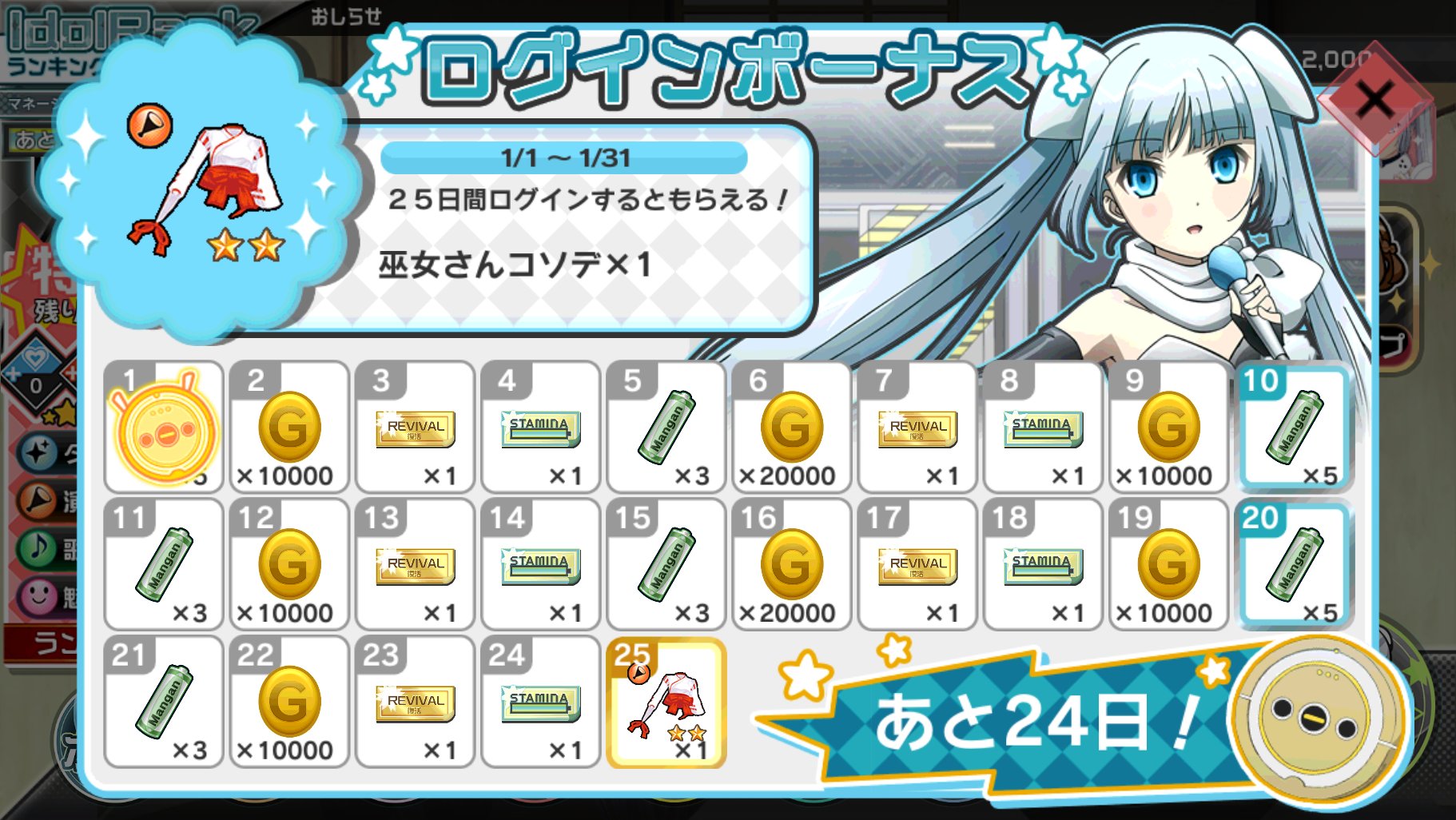This screenshot has height=820, width=1456.
Task: Click day 24 Stamina ticket tile
Action: coord(540,702)
